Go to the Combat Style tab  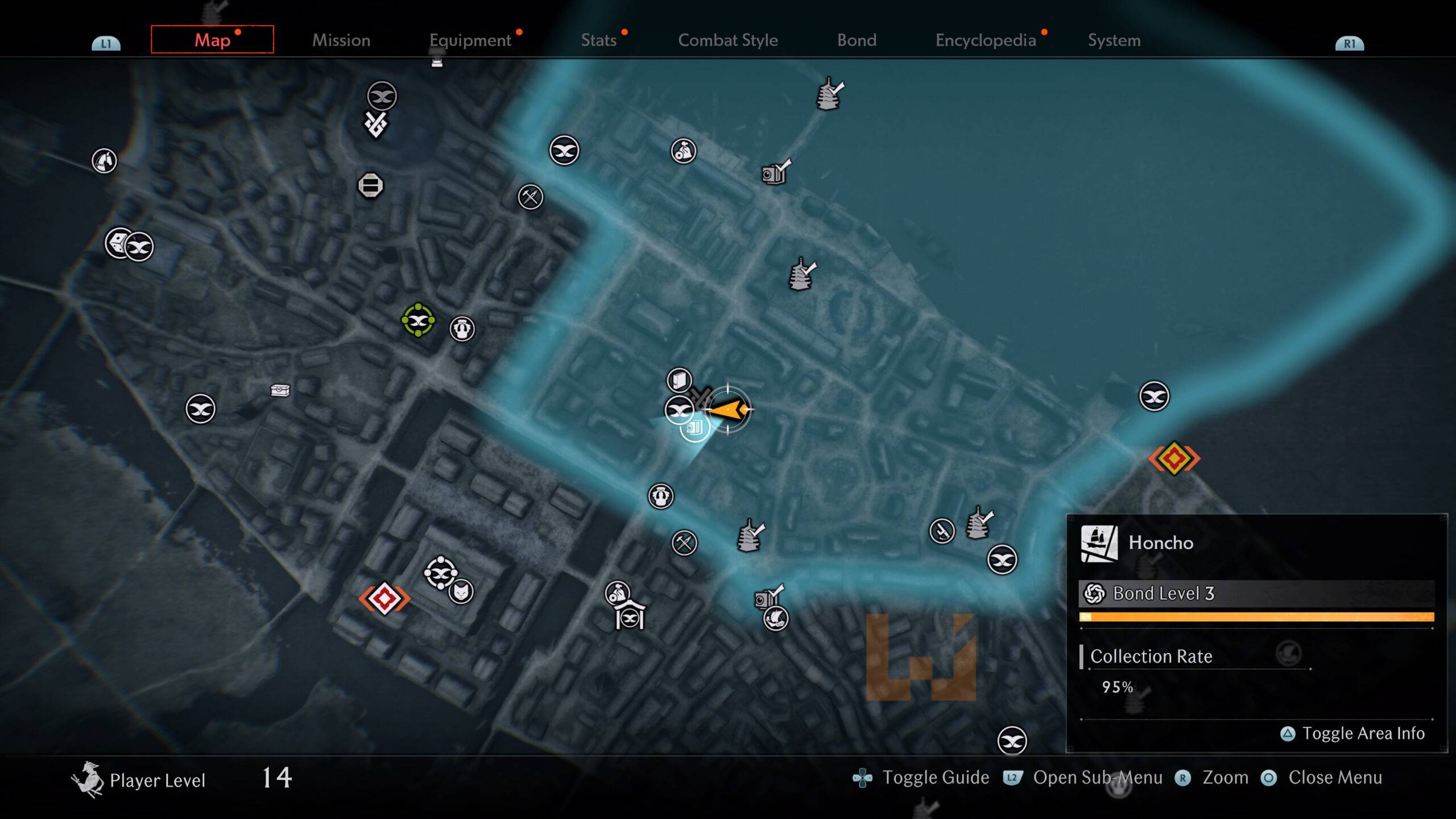pyautogui.click(x=727, y=40)
